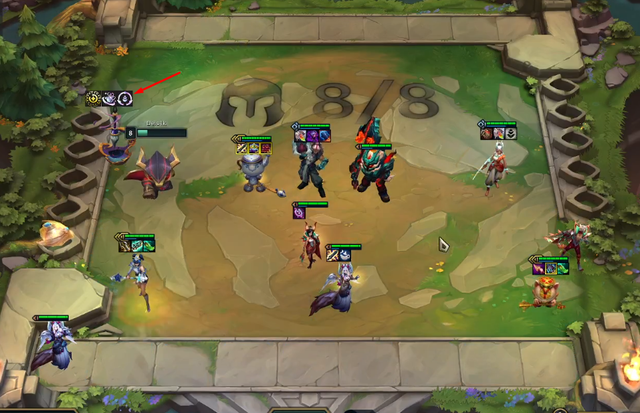Inspect the purple ring augment icon

[124, 98]
